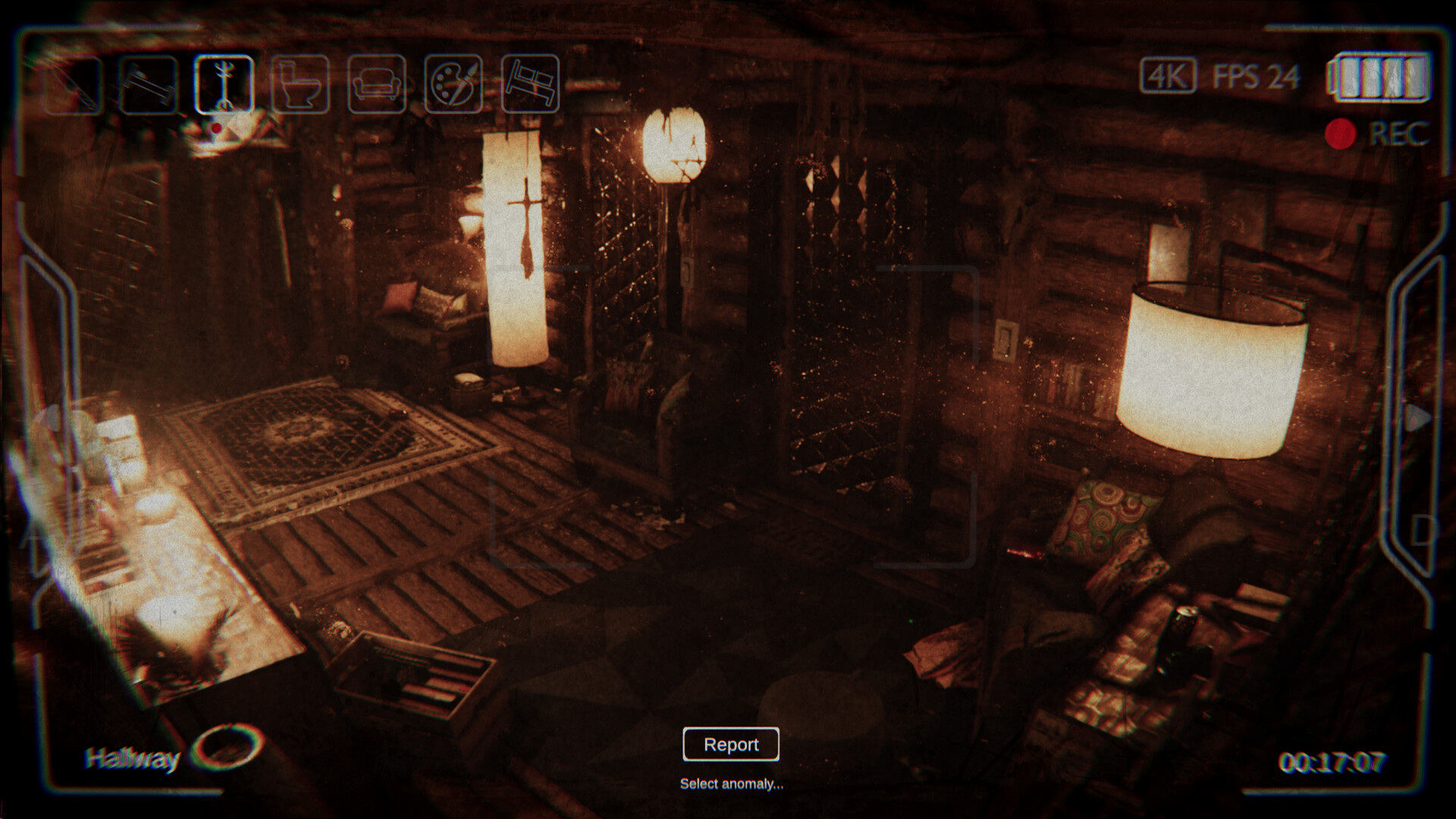This screenshot has height=819, width=1456.
Task: Click the red notification dot under coat rack icon
Action: (218, 128)
